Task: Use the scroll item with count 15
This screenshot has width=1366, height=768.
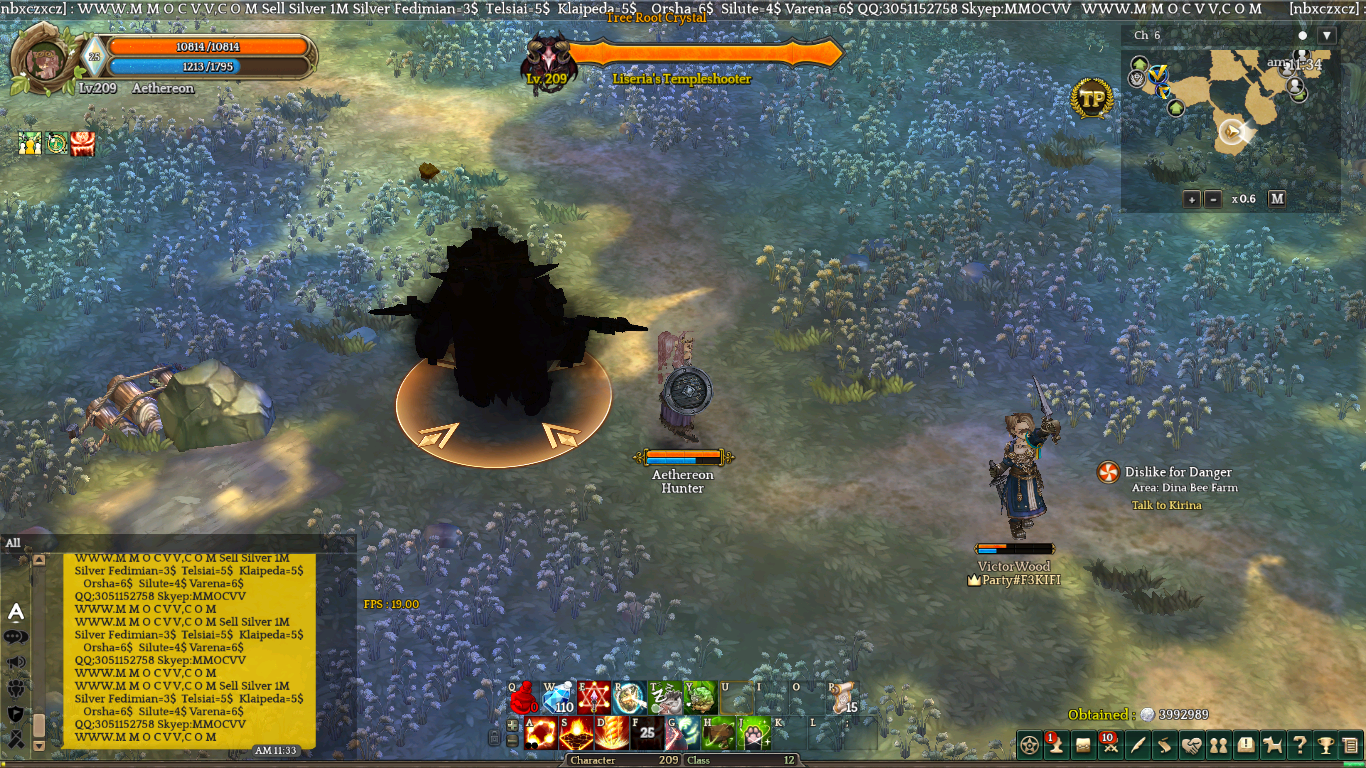Action: point(844,698)
